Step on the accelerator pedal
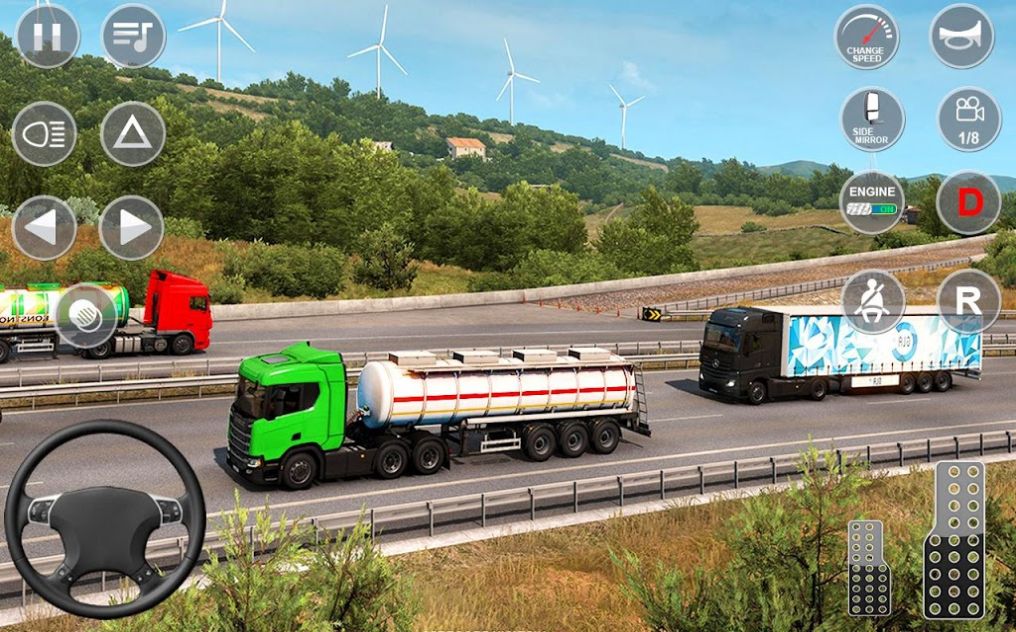 (x=953, y=539)
